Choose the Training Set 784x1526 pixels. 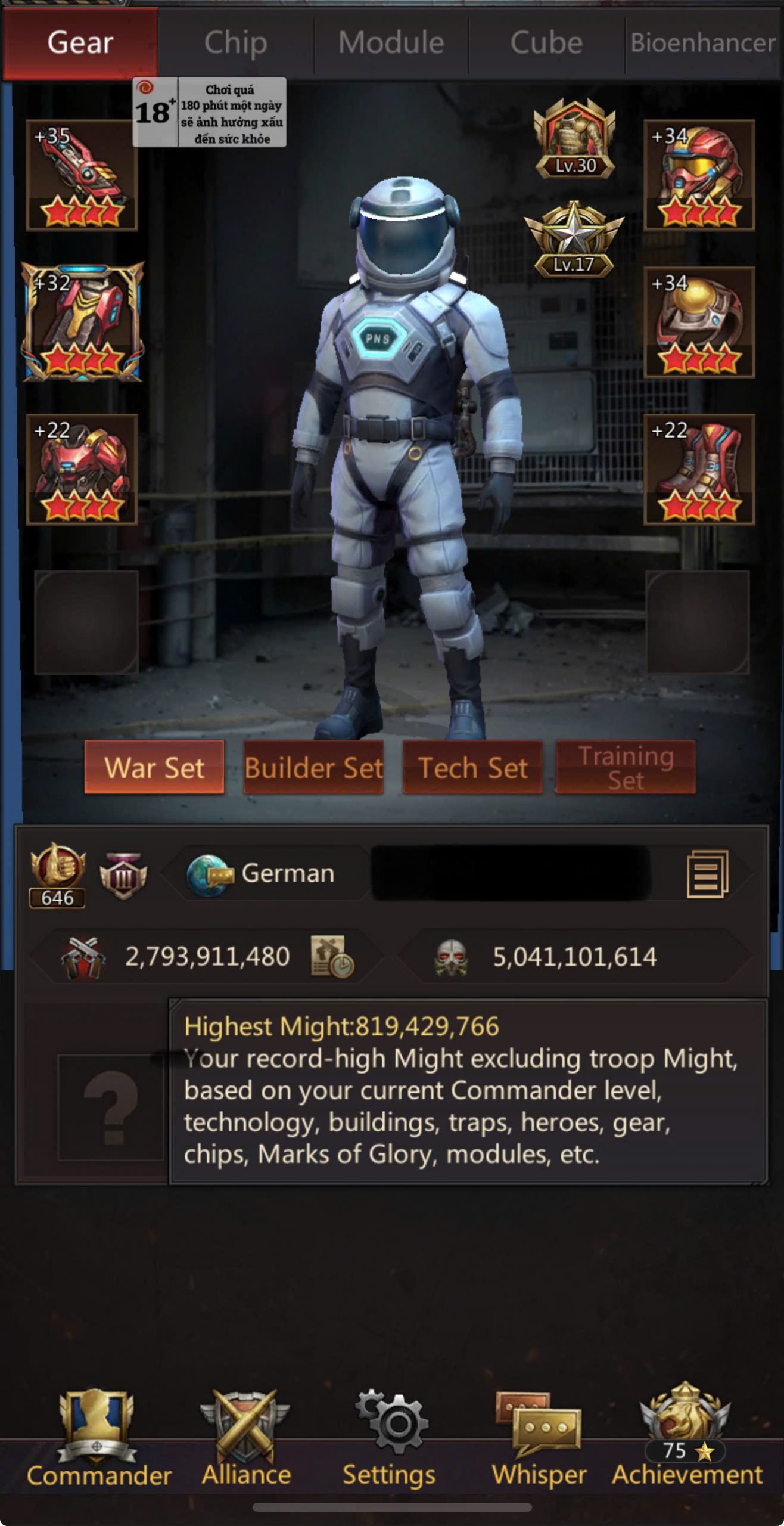coord(626,767)
